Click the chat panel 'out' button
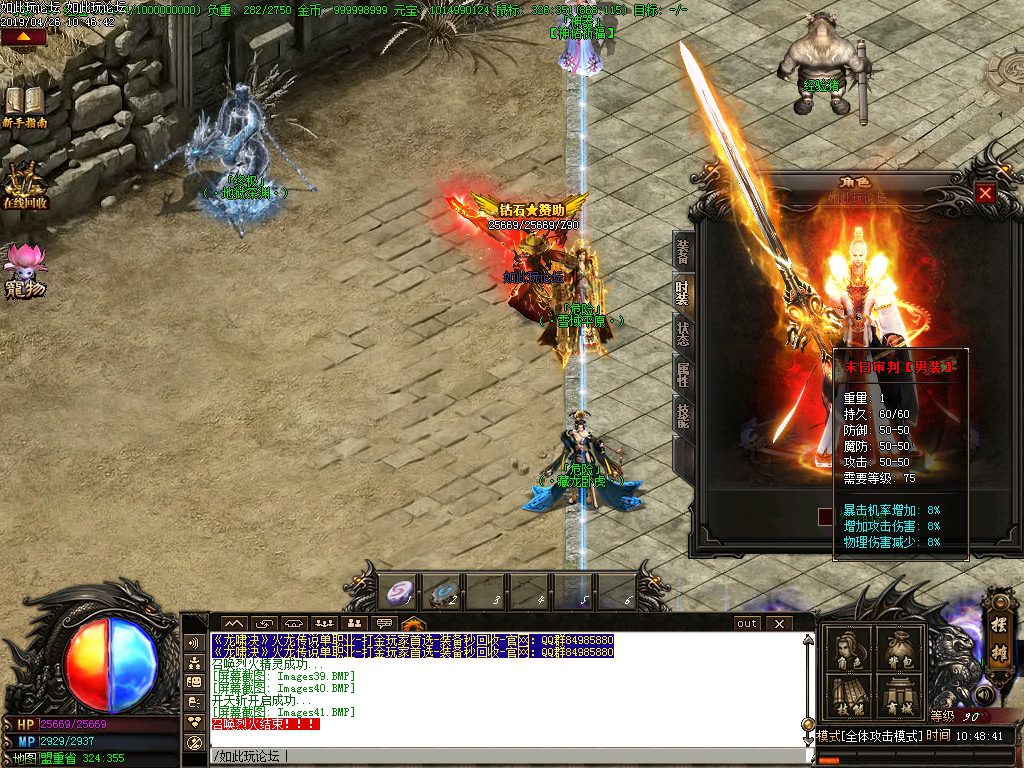1024x768 pixels. [x=747, y=623]
